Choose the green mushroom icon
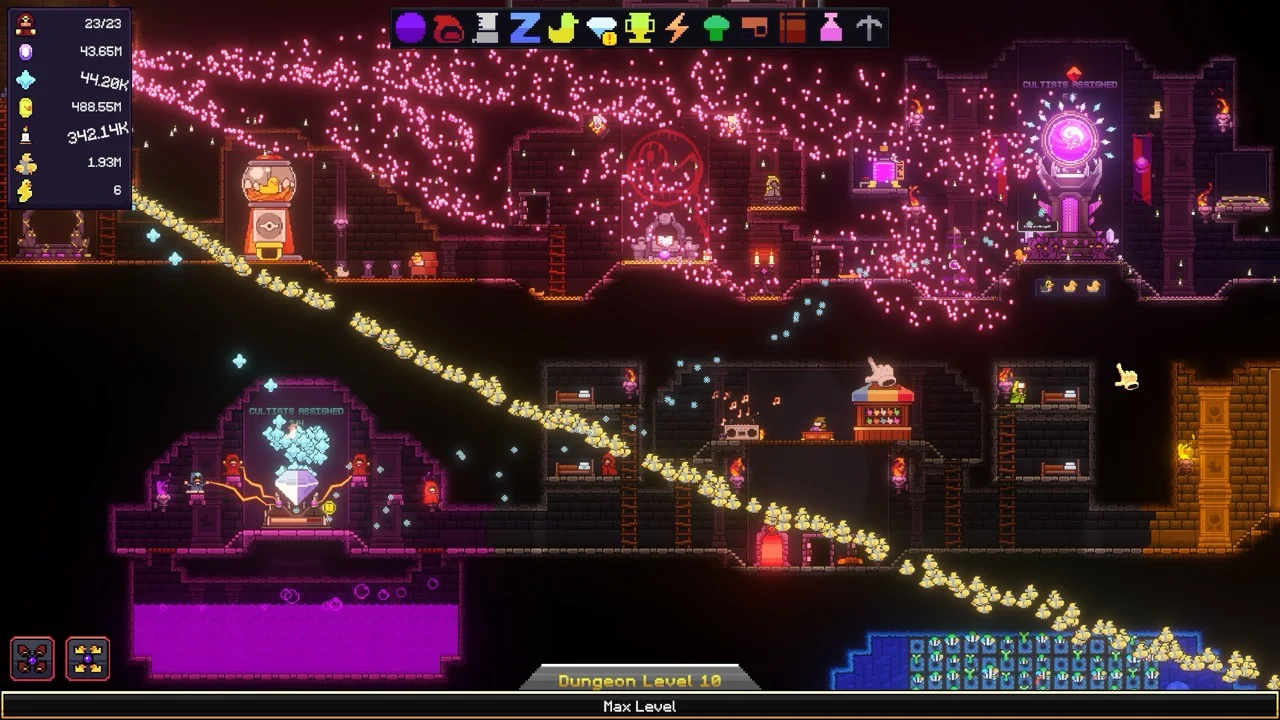Screen dimensions: 1280x720 point(716,28)
